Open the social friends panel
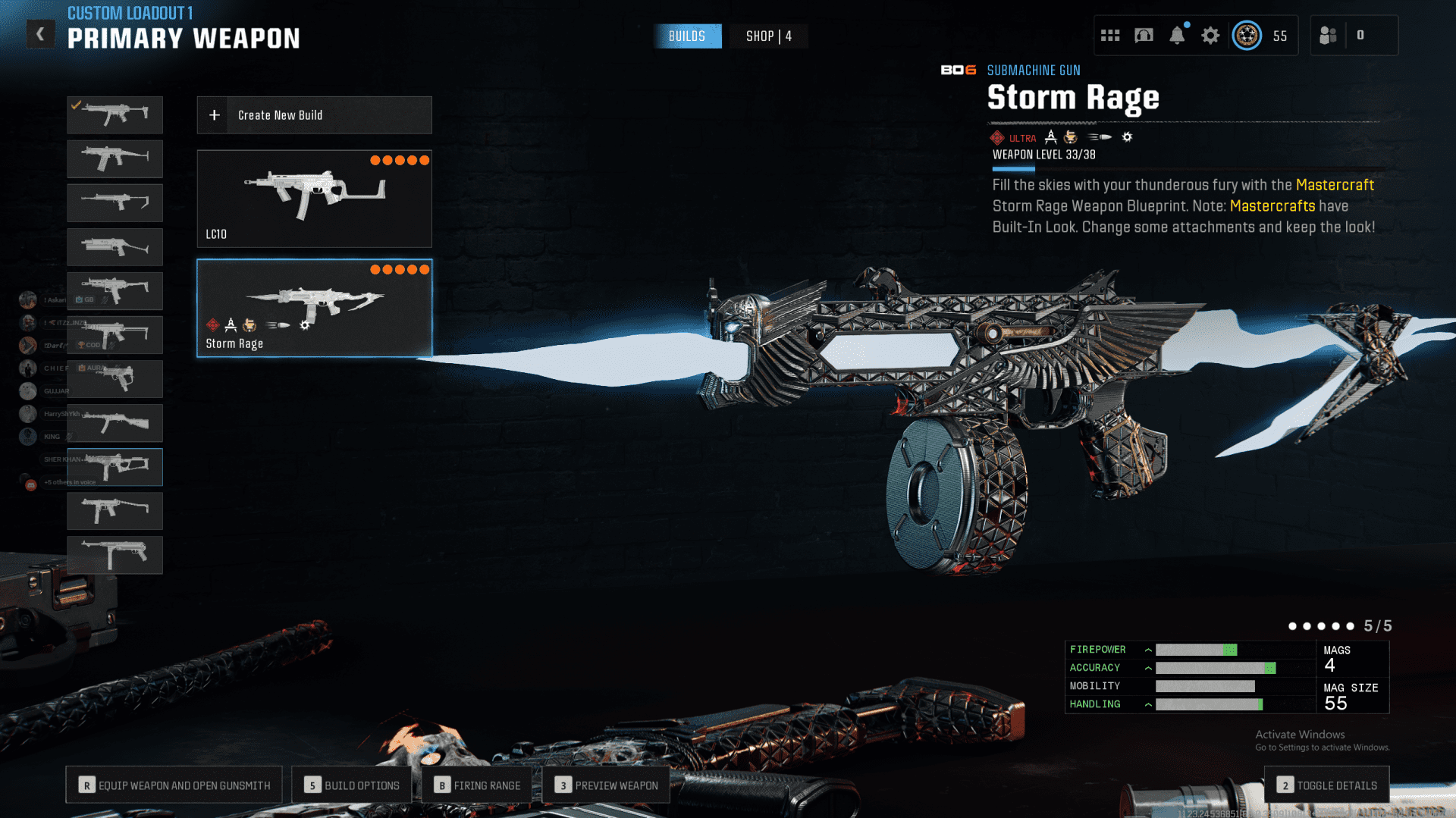The height and width of the screenshot is (818, 1456). point(1328,36)
